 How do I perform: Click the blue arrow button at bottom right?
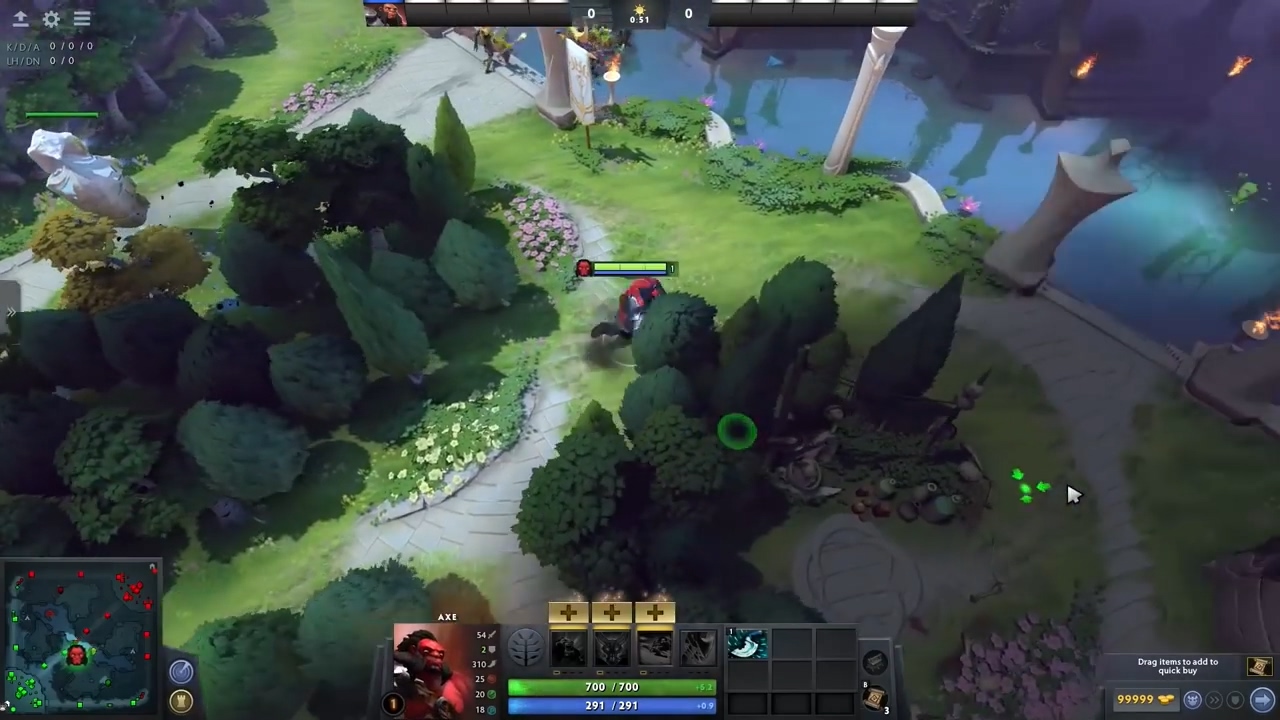click(x=1262, y=700)
